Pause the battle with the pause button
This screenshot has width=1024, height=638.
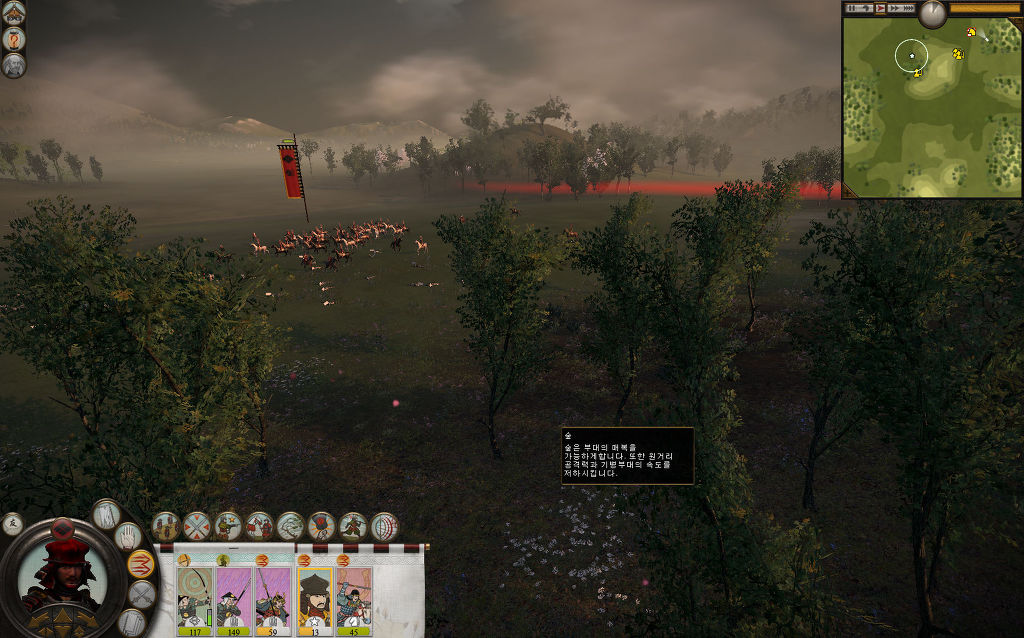(x=853, y=8)
